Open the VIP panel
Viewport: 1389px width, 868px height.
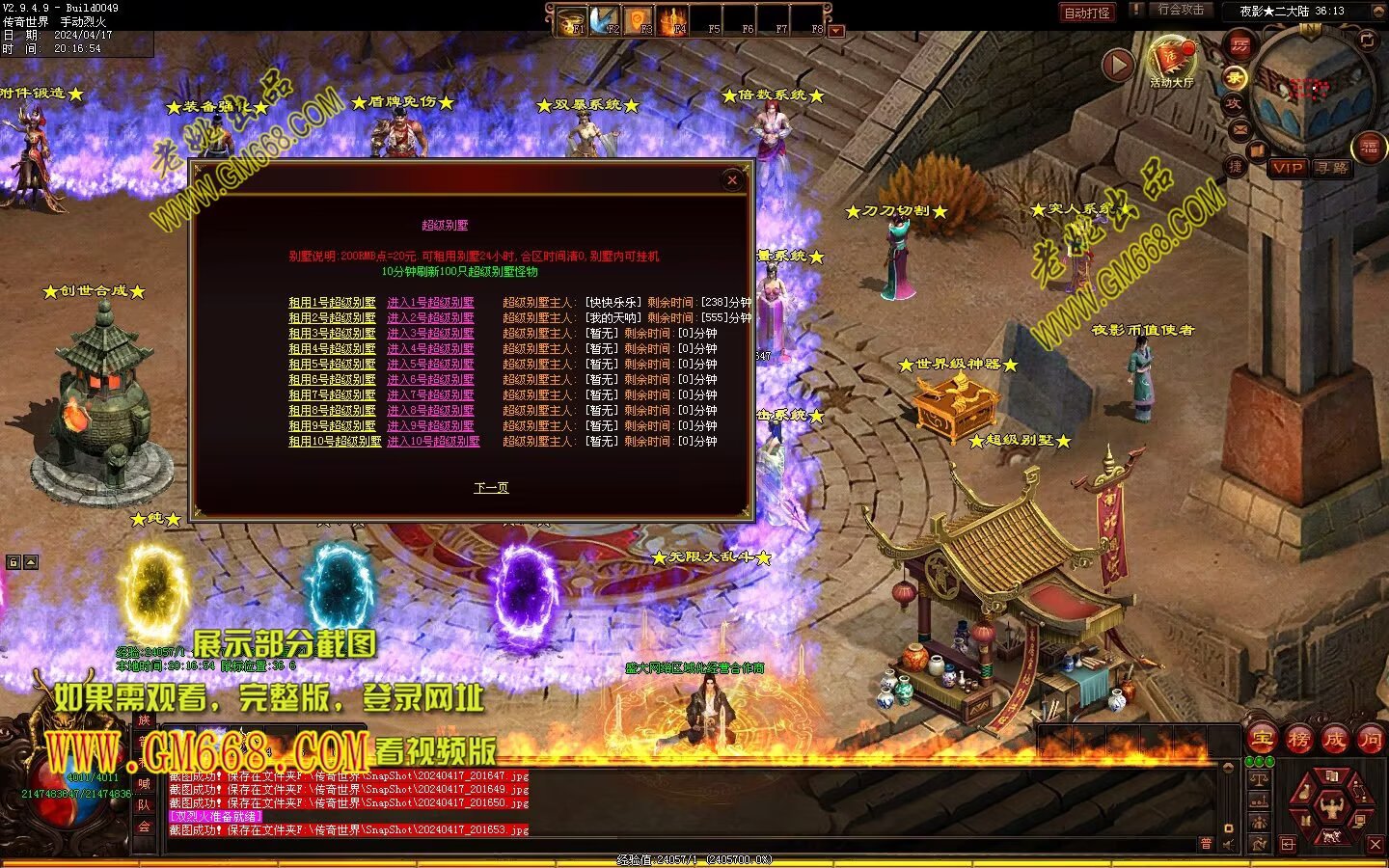coord(1288,168)
